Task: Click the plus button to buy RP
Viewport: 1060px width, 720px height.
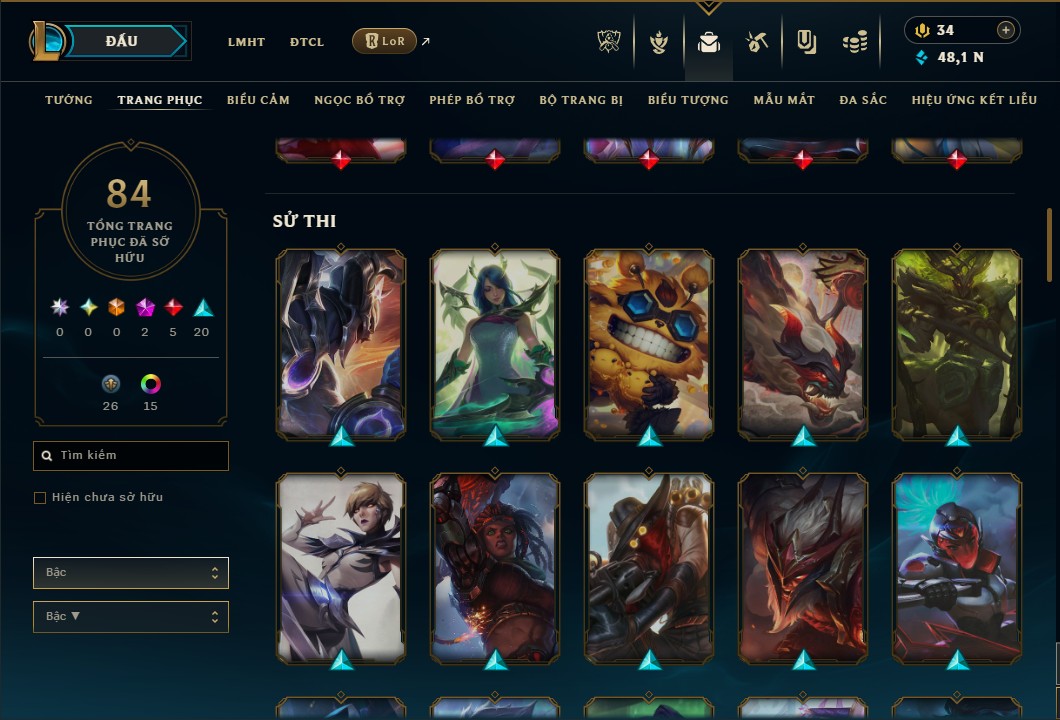Action: 1006,30
